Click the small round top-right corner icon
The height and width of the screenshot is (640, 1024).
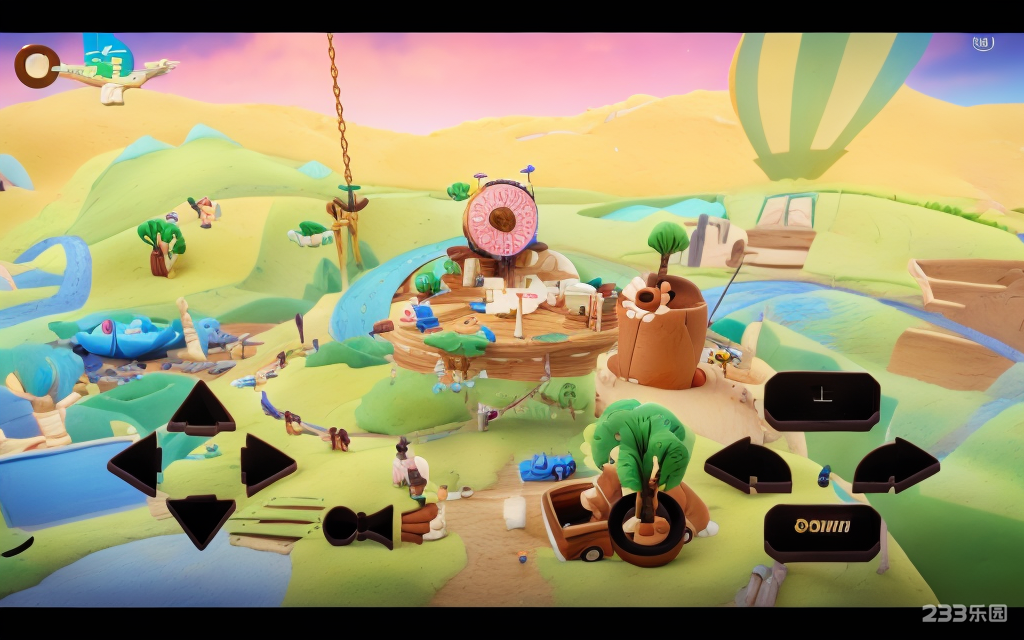click(982, 43)
